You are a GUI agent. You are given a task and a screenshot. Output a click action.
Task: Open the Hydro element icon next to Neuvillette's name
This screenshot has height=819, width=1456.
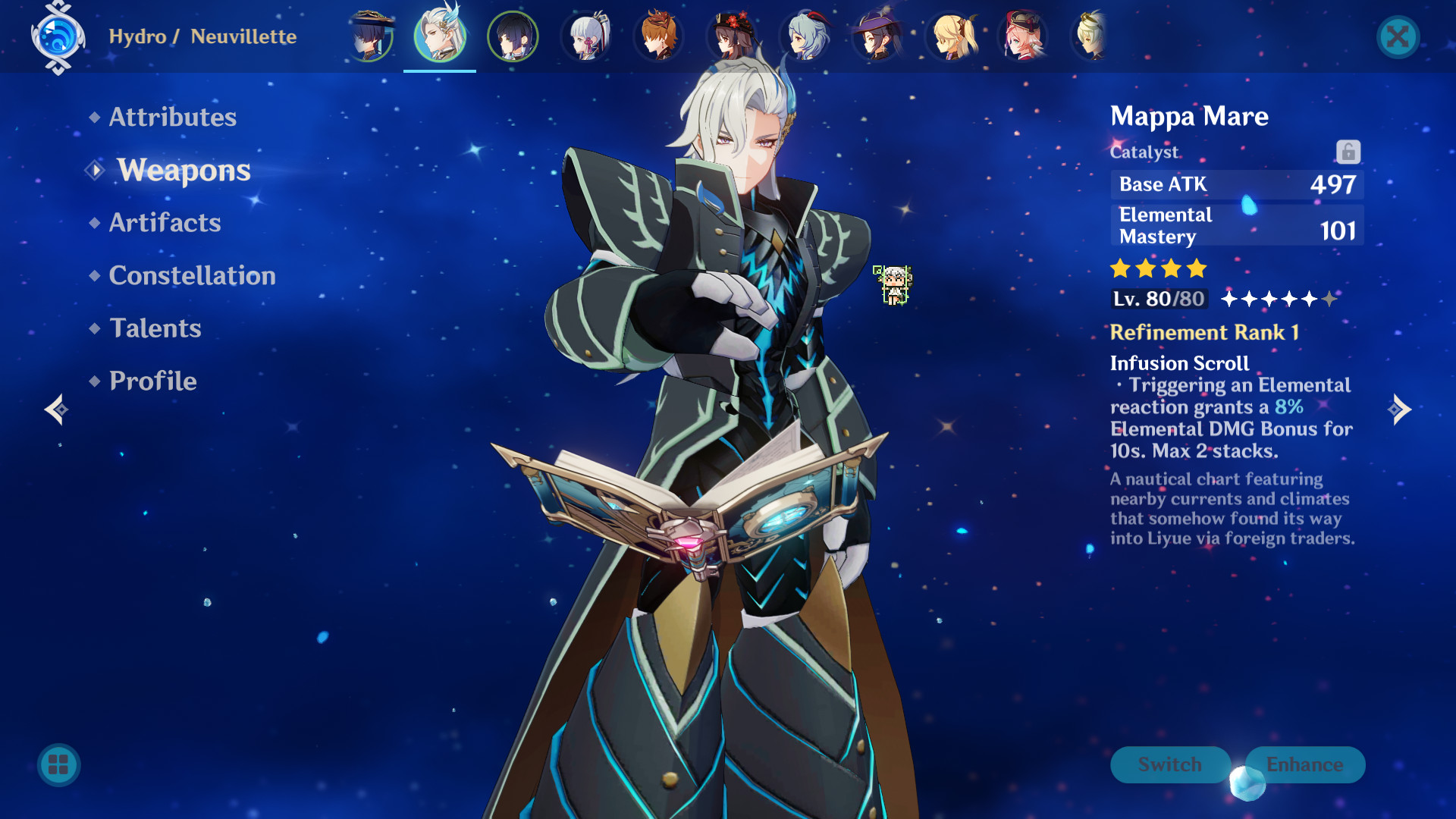click(x=57, y=36)
